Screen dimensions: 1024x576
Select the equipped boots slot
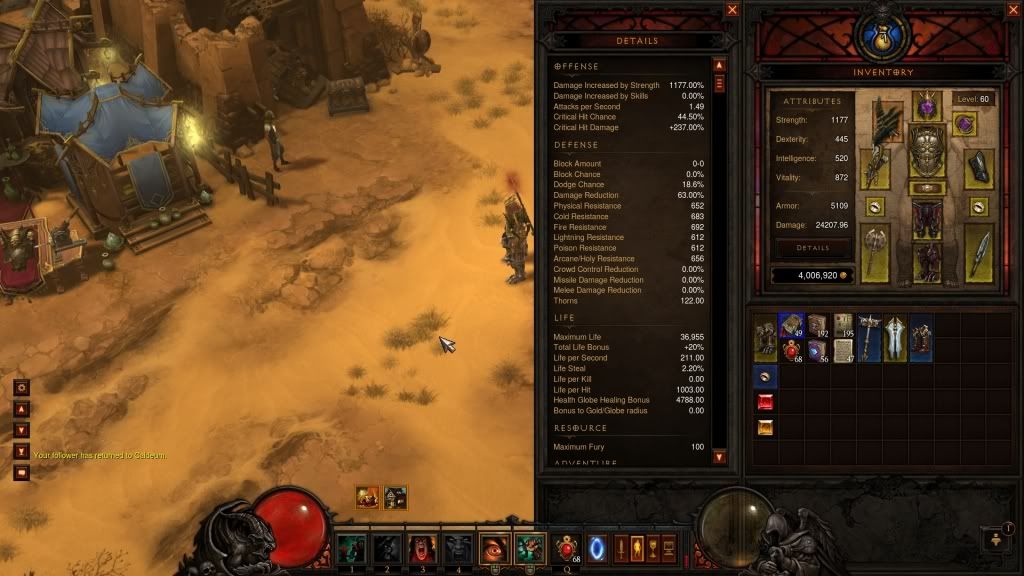pos(927,263)
